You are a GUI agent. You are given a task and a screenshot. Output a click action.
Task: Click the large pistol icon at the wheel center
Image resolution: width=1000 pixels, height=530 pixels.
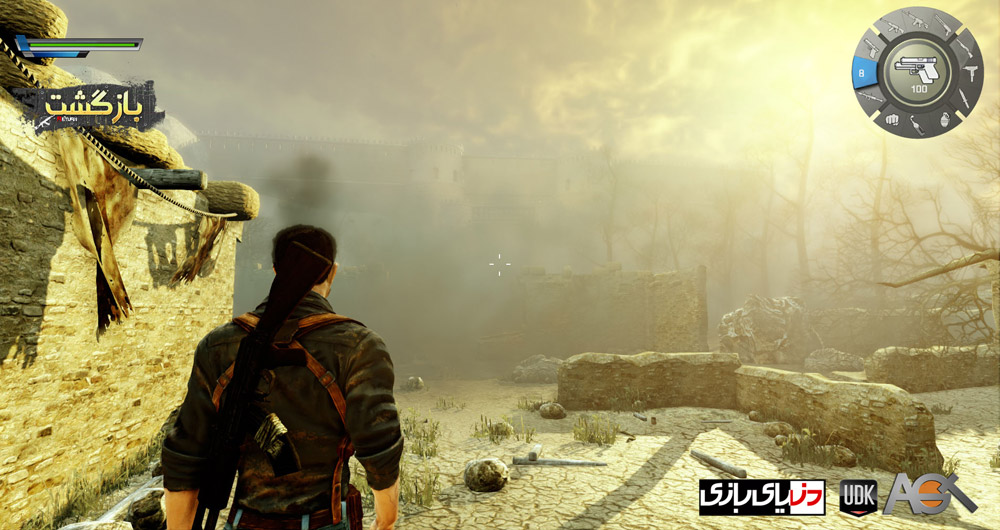tap(918, 70)
